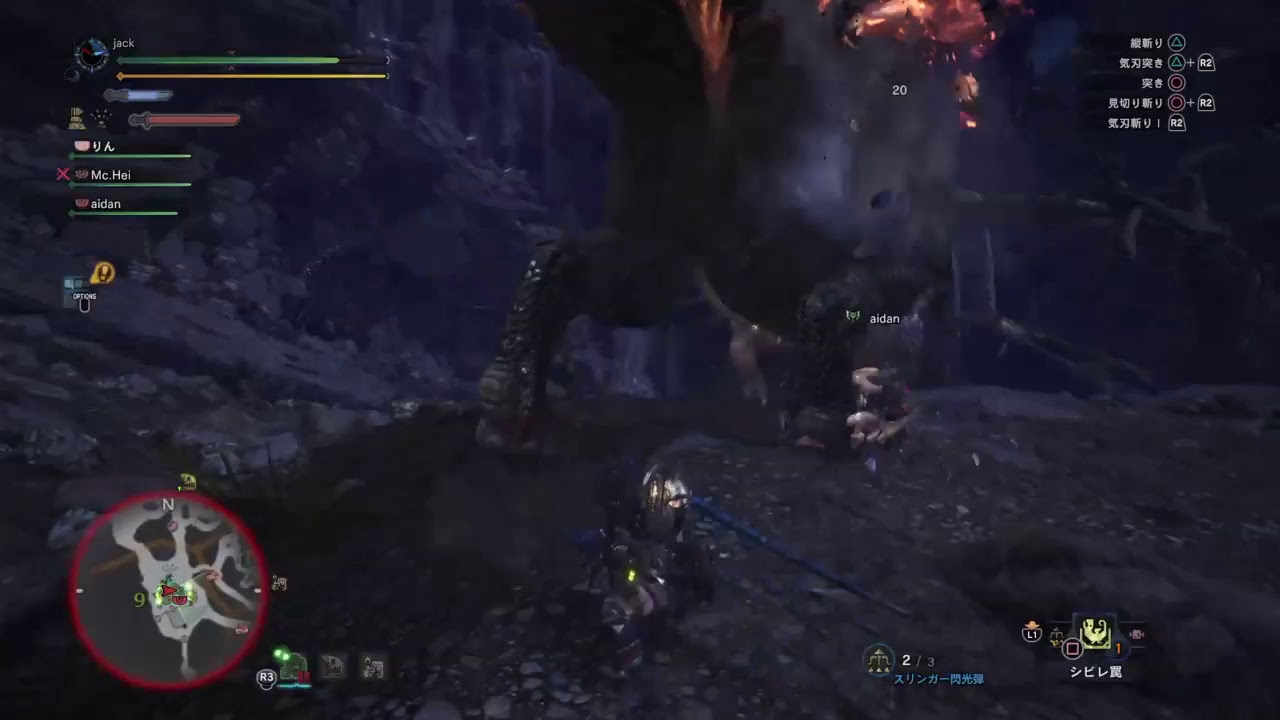The height and width of the screenshot is (720, 1280).
Task: Click jack's green health bar
Action: click(230, 60)
